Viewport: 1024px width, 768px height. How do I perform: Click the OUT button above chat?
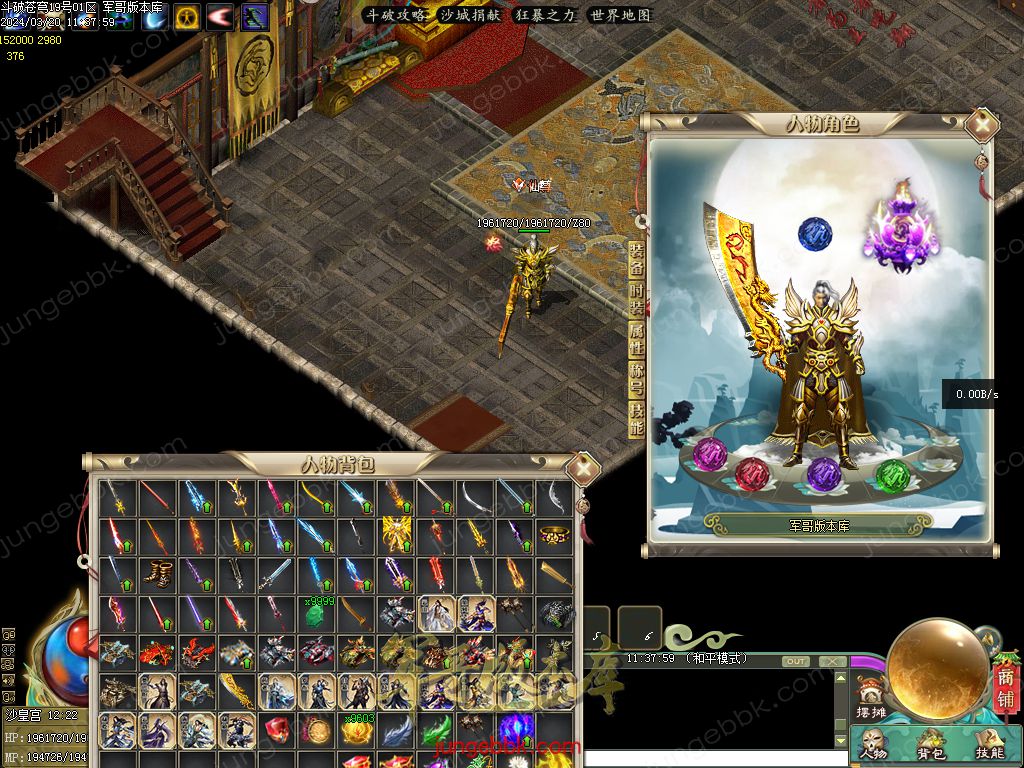tap(796, 662)
